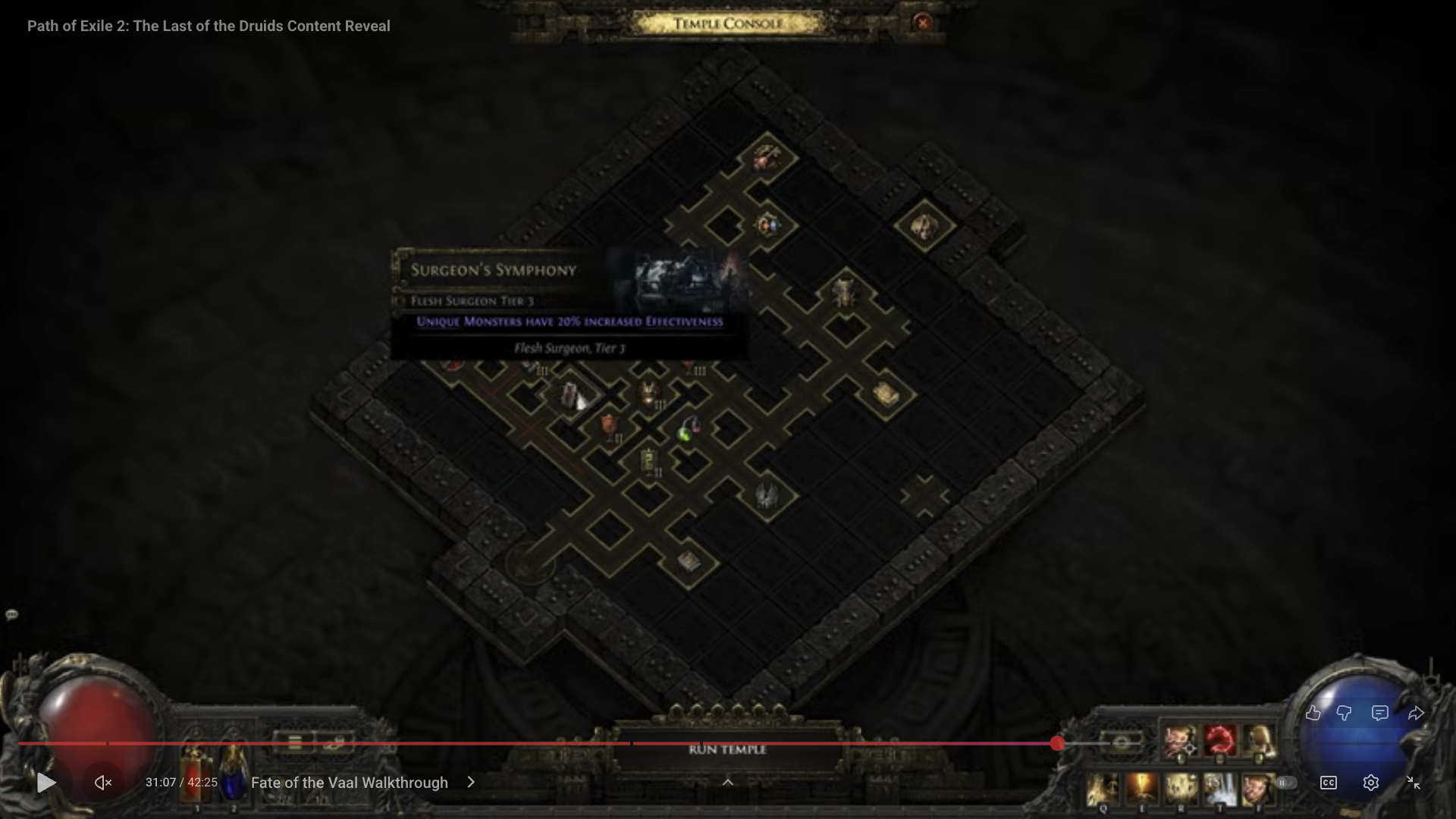The width and height of the screenshot is (1456, 819).
Task: Select the red swirl skill icon
Action: 1219,740
